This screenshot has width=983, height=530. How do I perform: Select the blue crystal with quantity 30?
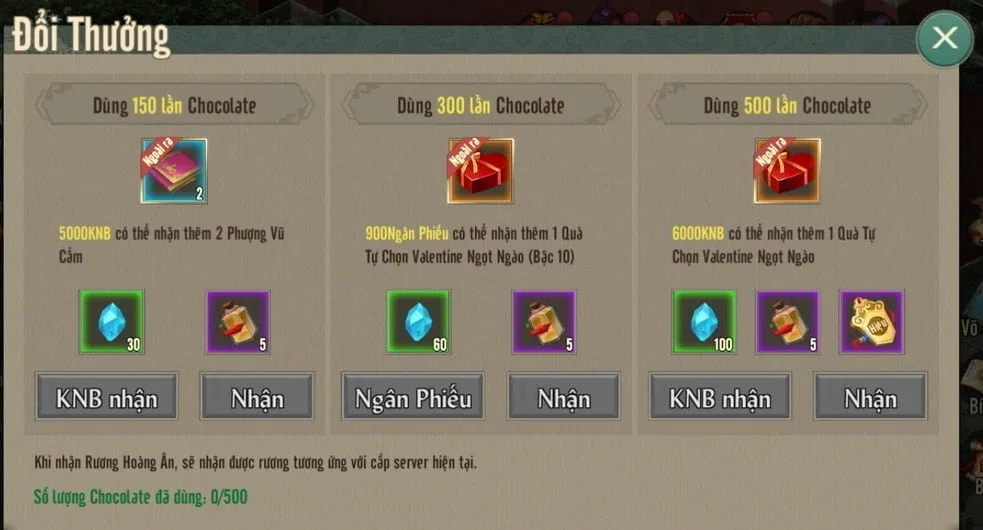111,322
